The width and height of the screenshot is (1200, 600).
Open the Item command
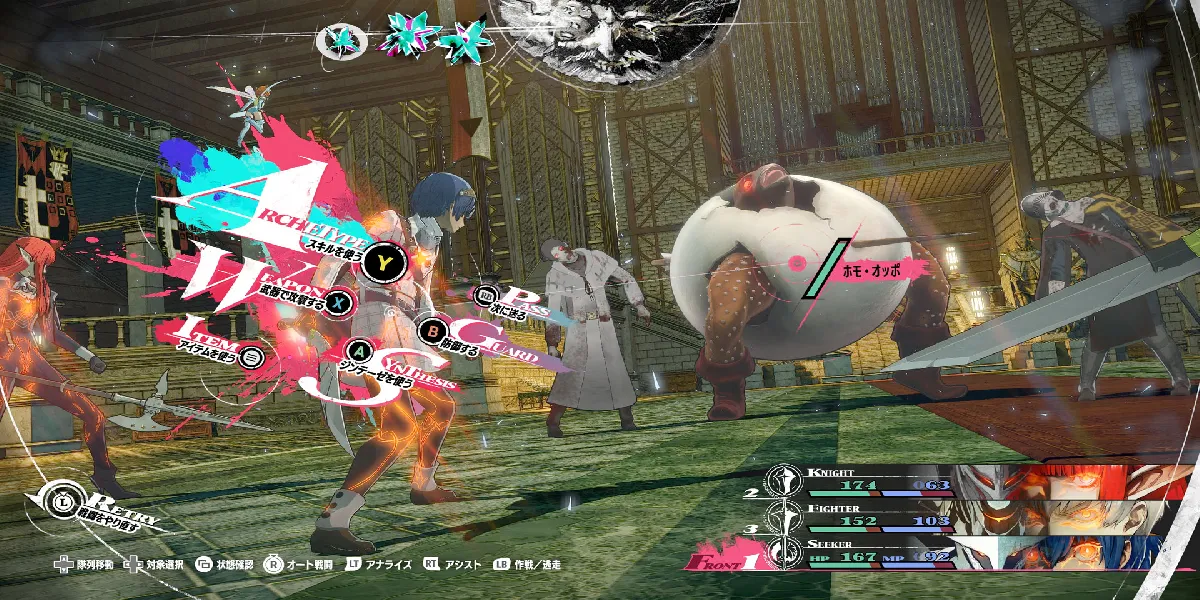pos(252,355)
